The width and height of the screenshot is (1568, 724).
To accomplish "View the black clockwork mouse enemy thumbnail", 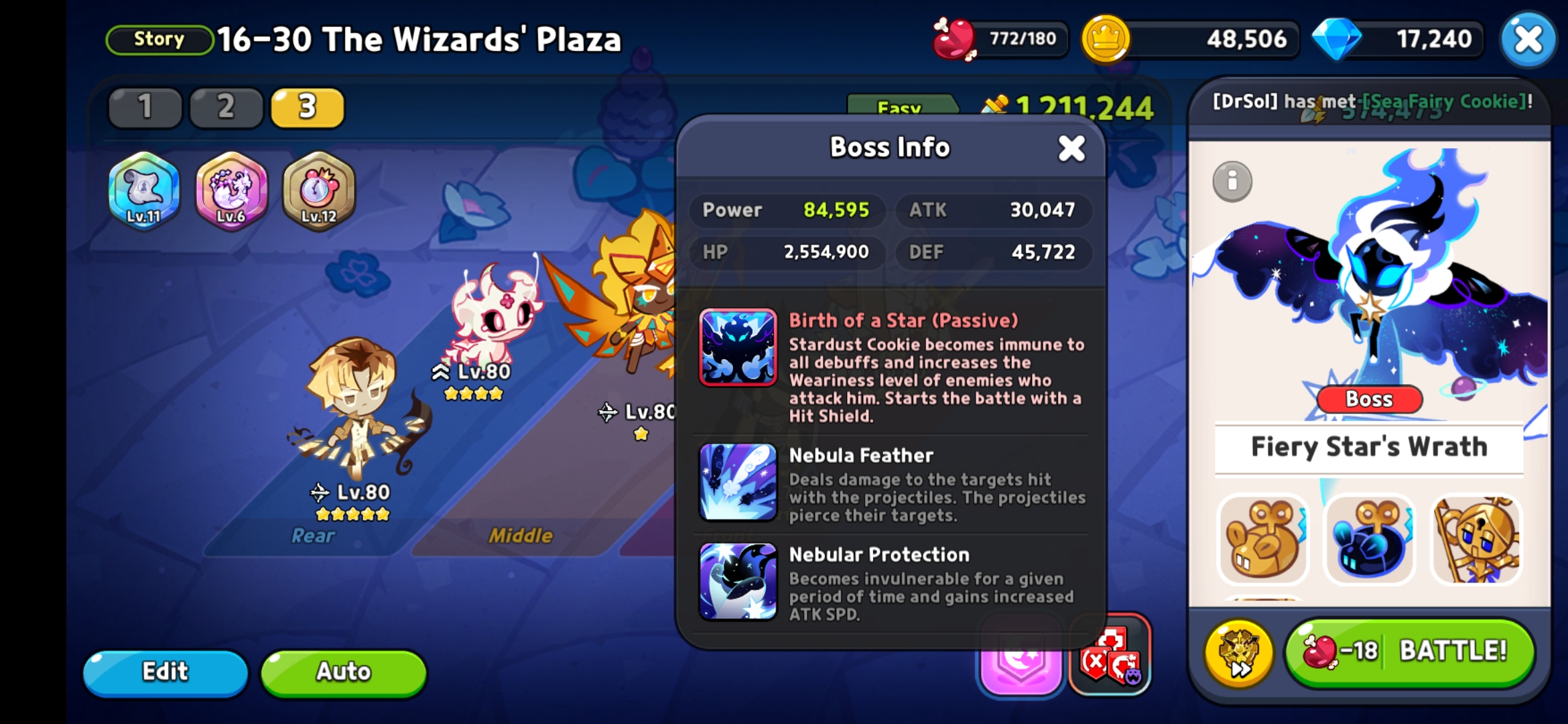I will tap(1369, 540).
